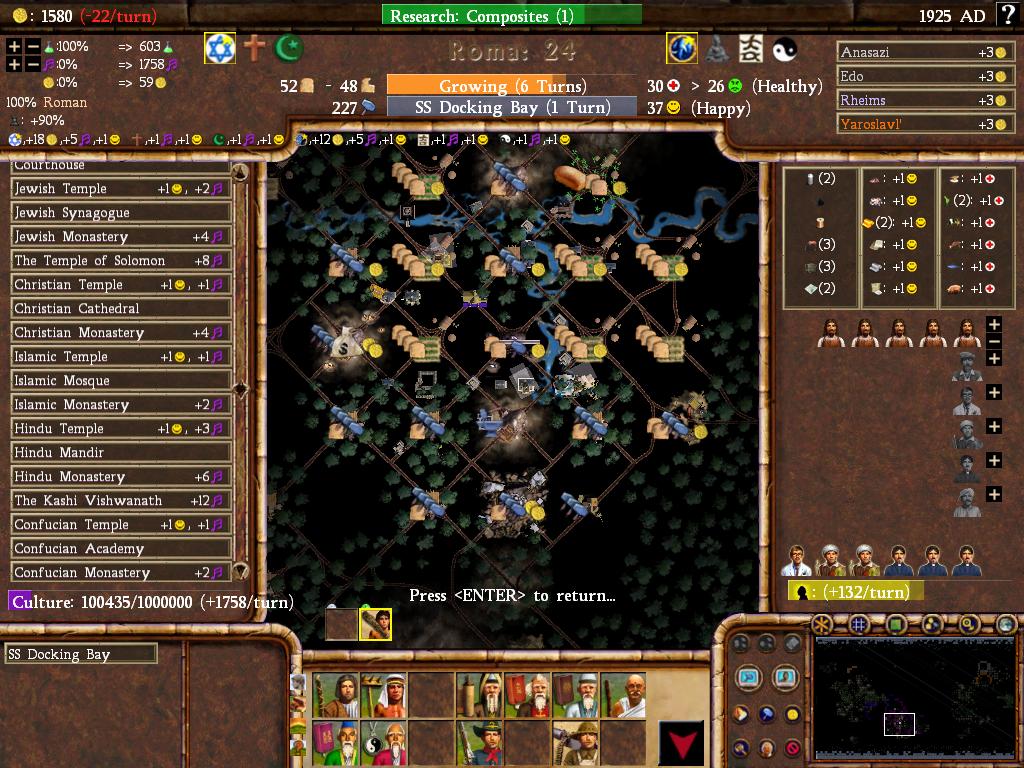1024x768 pixels.
Task: Choose The Kashi Vishwanath in building list
Action: click(x=120, y=501)
